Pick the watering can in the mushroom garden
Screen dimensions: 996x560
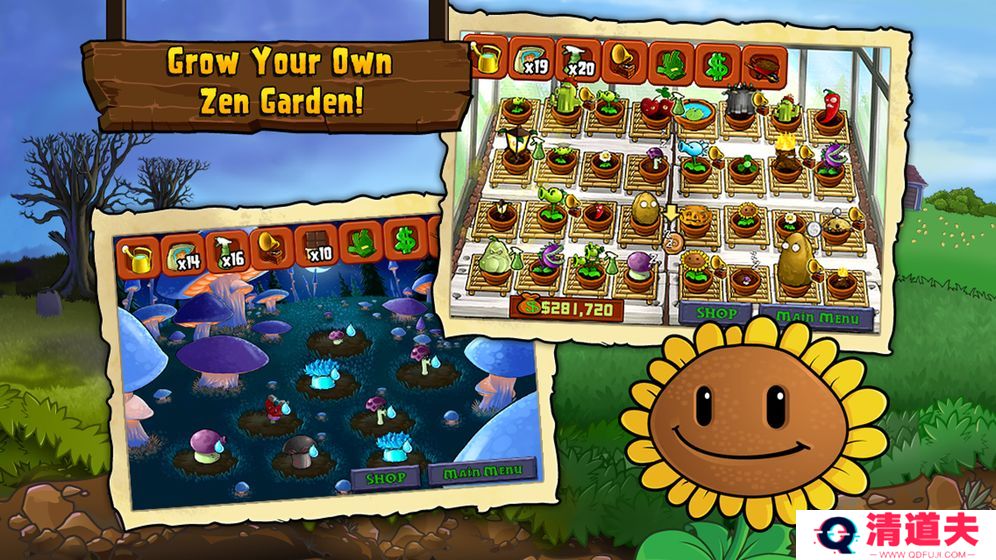pyautogui.click(x=136, y=258)
